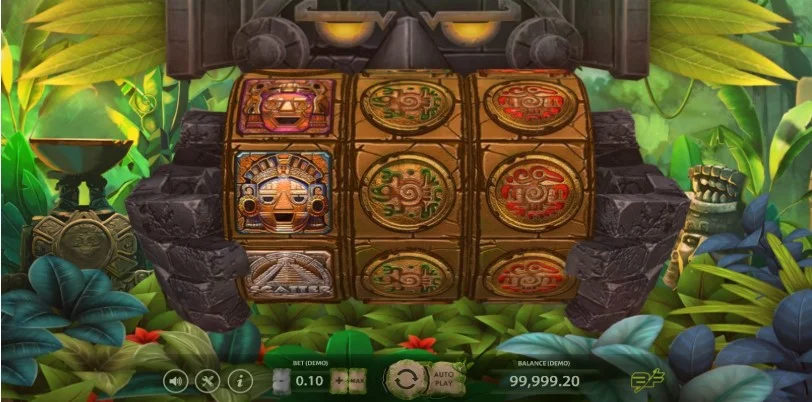Spin the reels

point(405,381)
